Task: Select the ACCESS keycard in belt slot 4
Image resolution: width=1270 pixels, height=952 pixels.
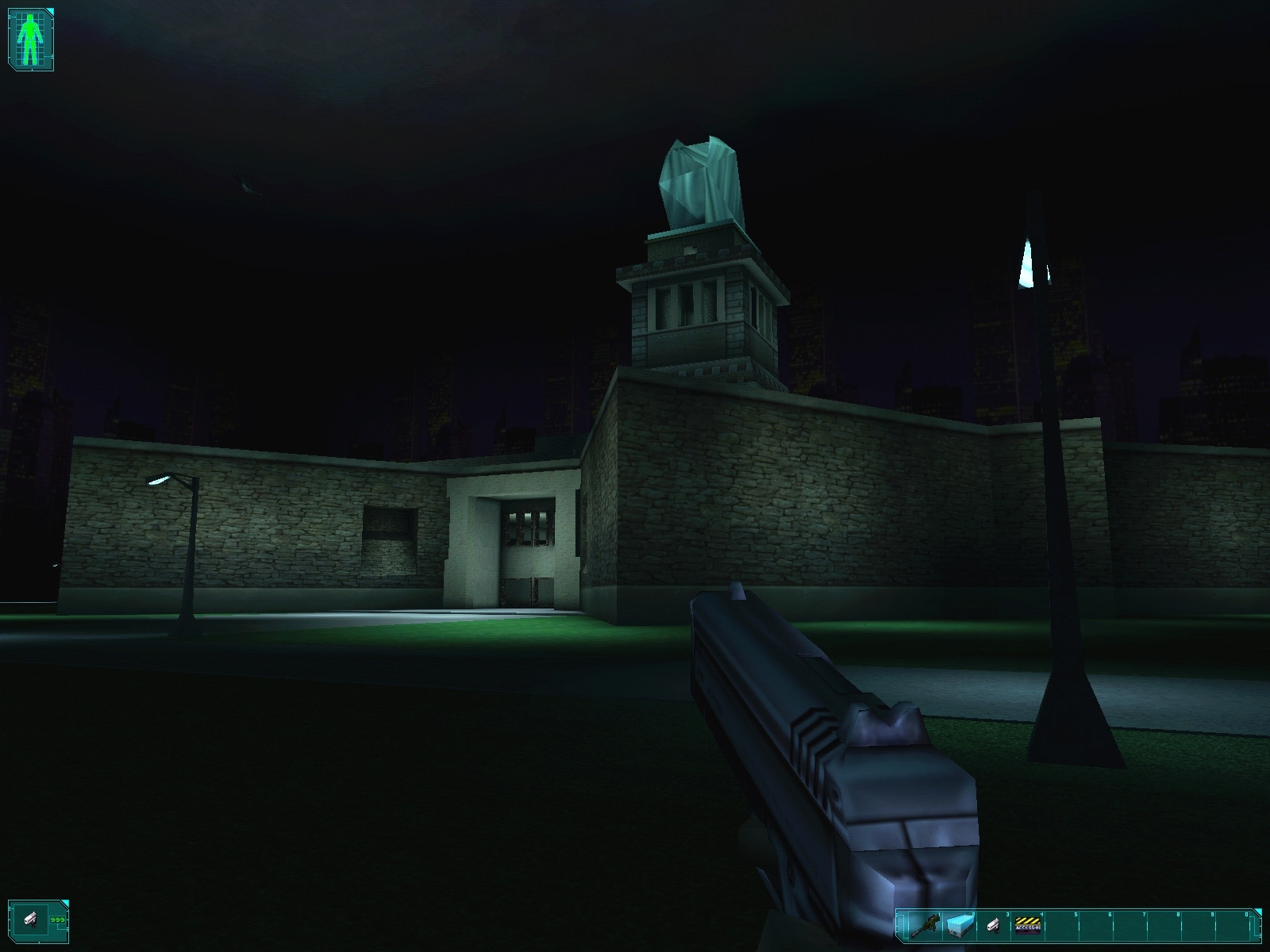Action: click(1028, 925)
